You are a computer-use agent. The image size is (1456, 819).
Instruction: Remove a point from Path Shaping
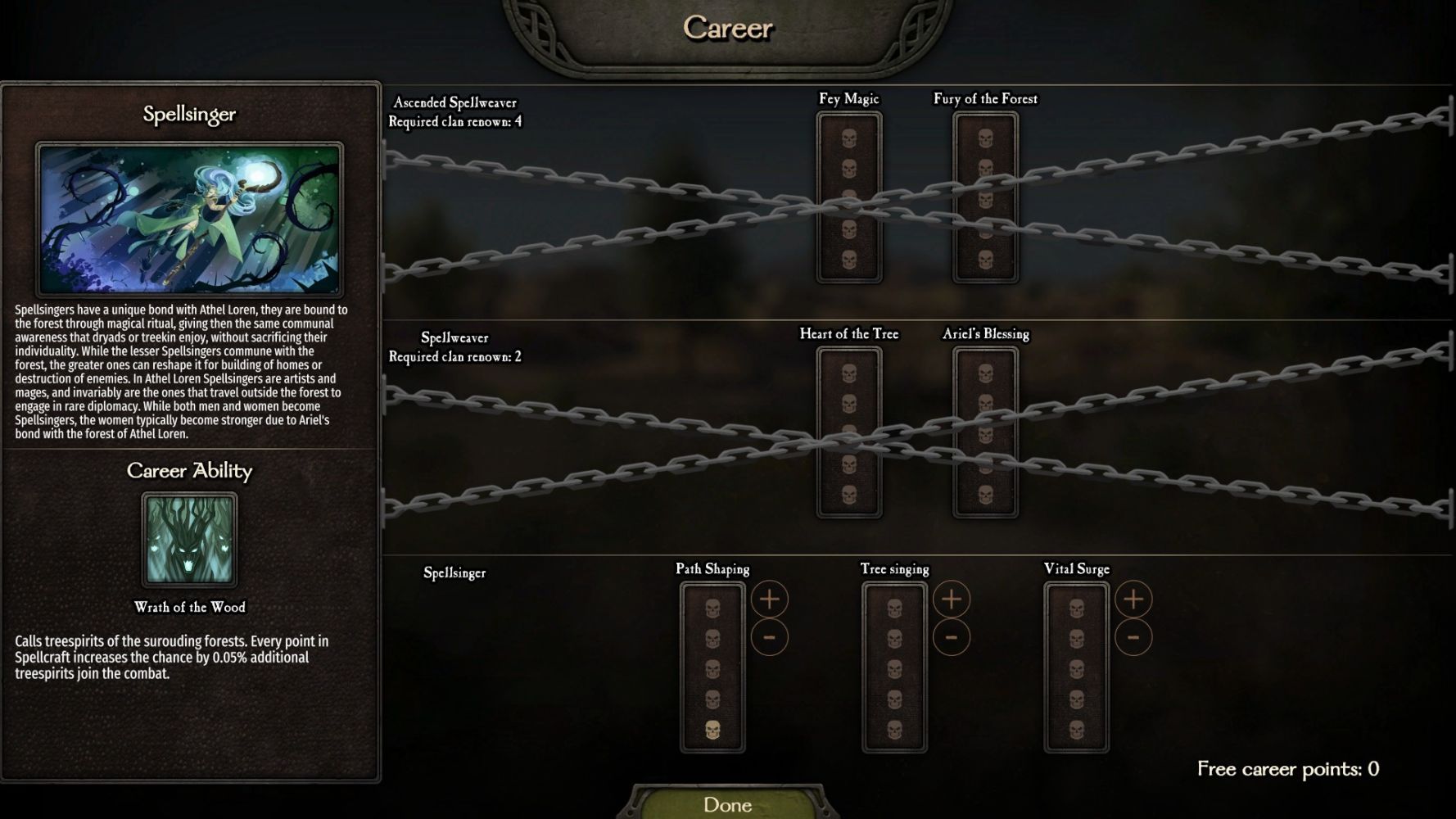pos(769,637)
